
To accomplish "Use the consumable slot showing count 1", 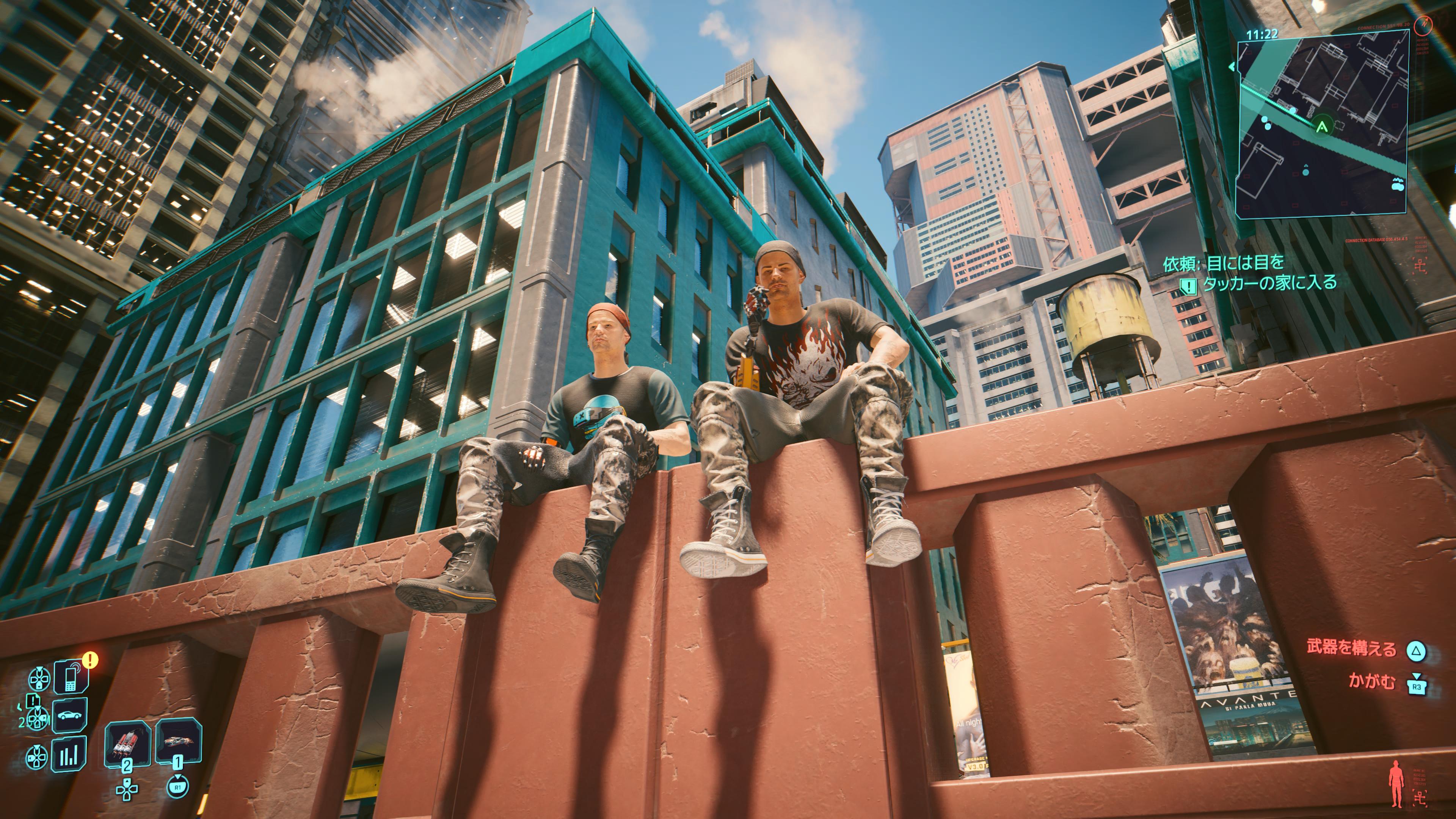I will [x=178, y=741].
